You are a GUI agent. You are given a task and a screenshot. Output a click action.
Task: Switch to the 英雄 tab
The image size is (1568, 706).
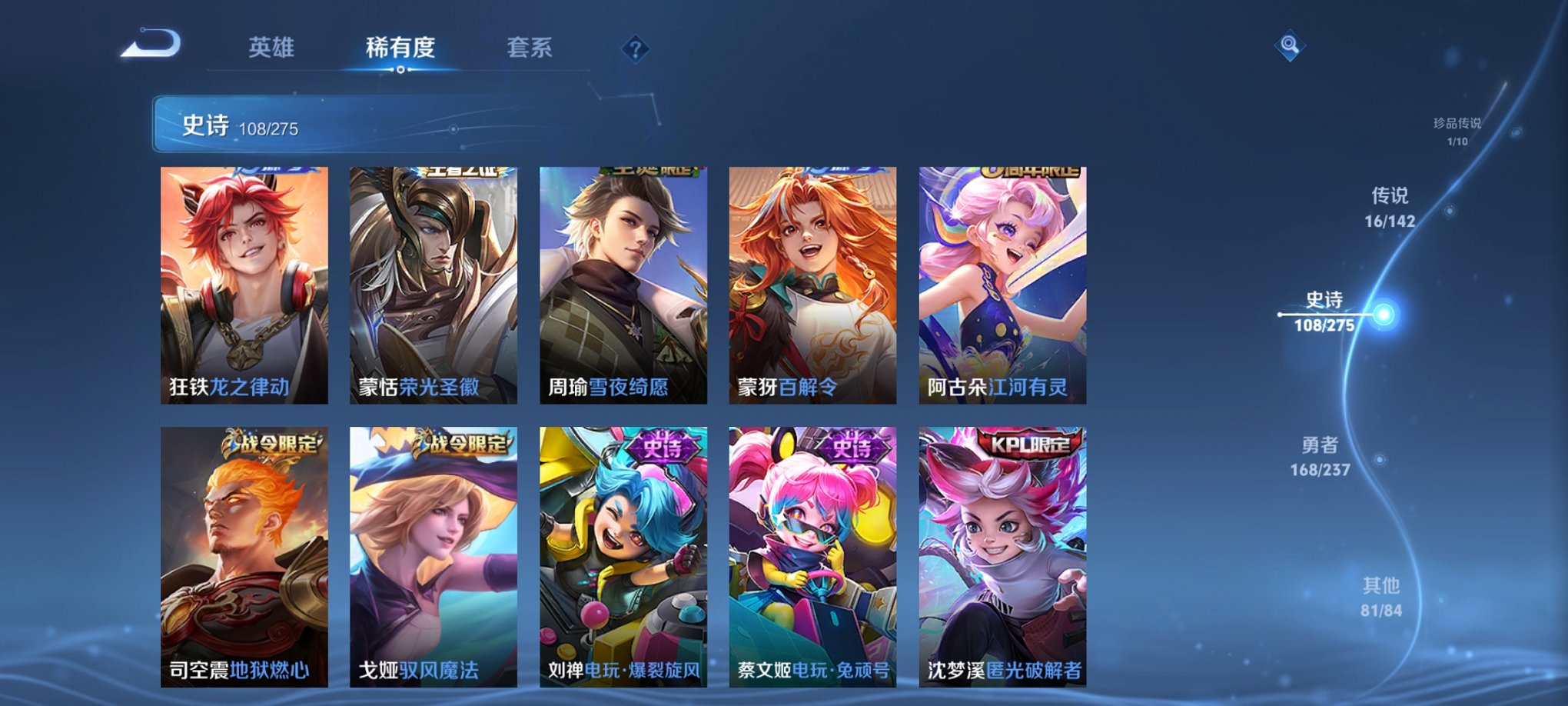click(271, 48)
